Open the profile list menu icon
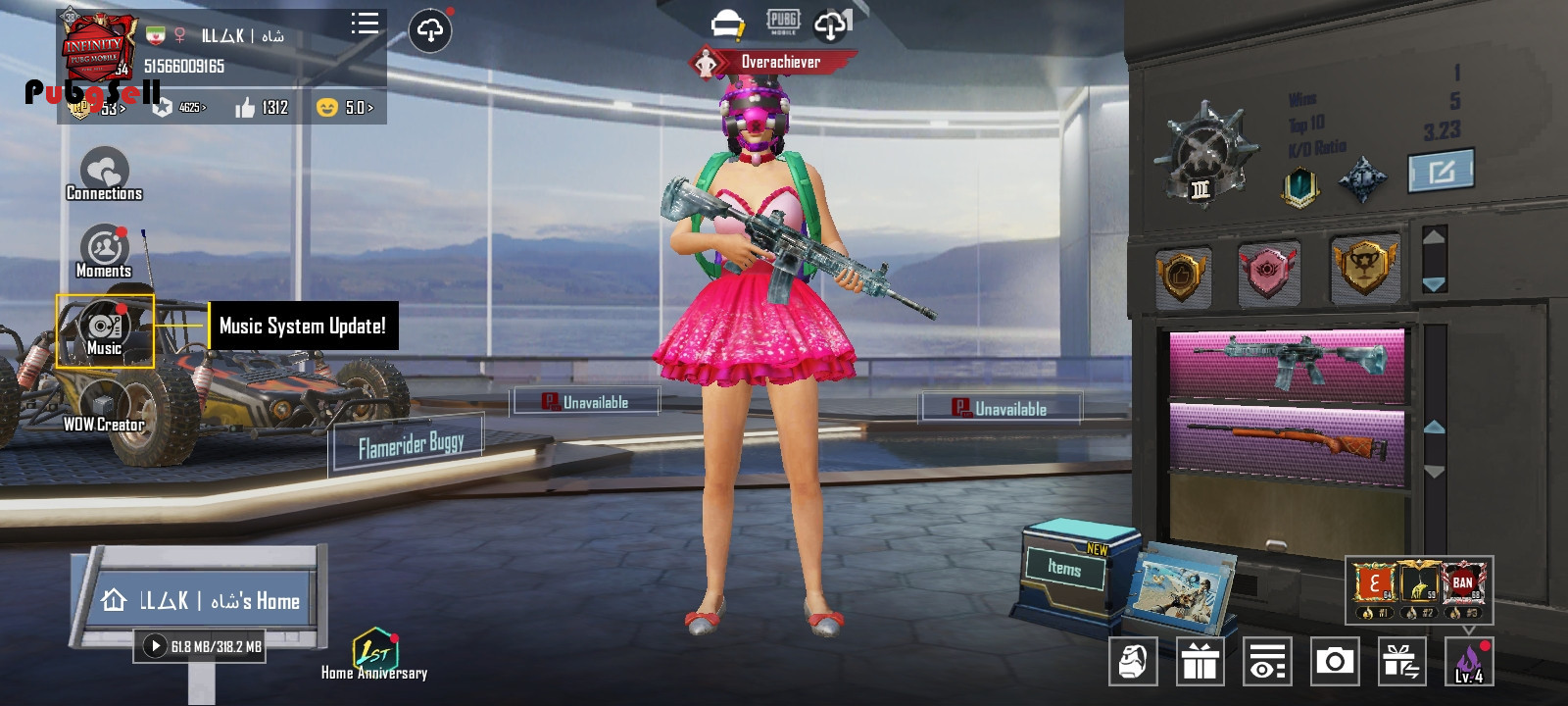 tap(365, 25)
